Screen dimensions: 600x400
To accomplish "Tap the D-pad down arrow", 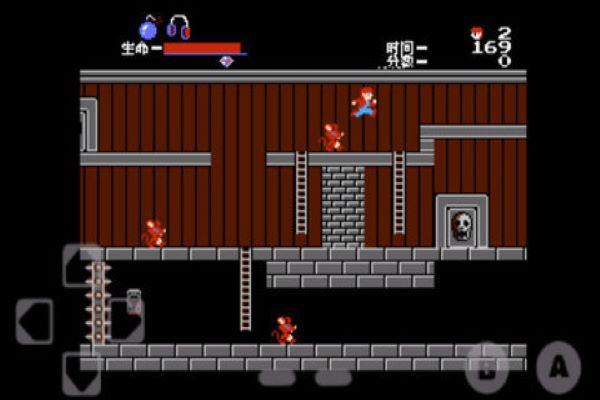I will [82, 373].
